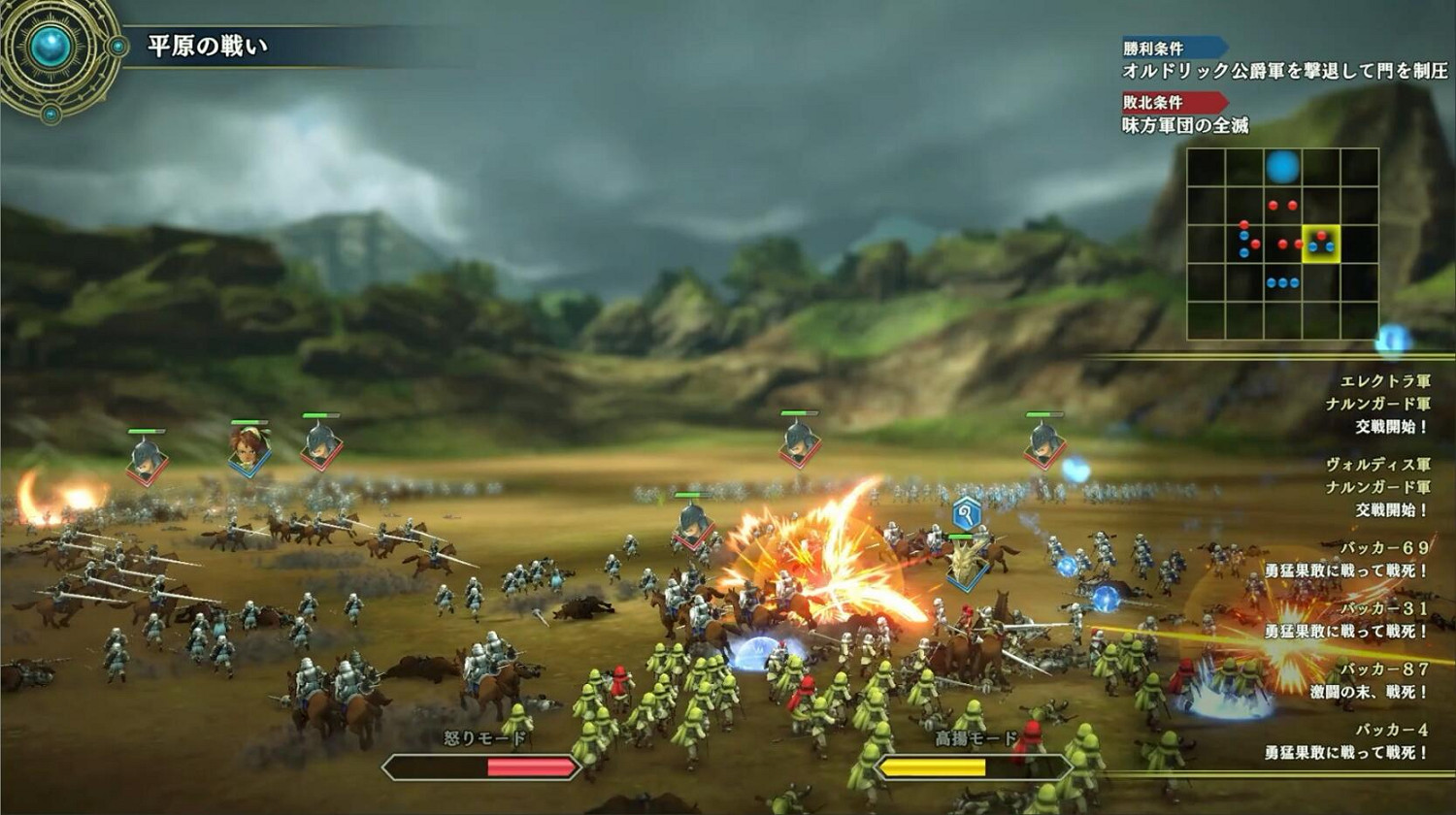1456x815 pixels.
Task: Open the 平原の戦い mission title banner
Action: coord(206,43)
